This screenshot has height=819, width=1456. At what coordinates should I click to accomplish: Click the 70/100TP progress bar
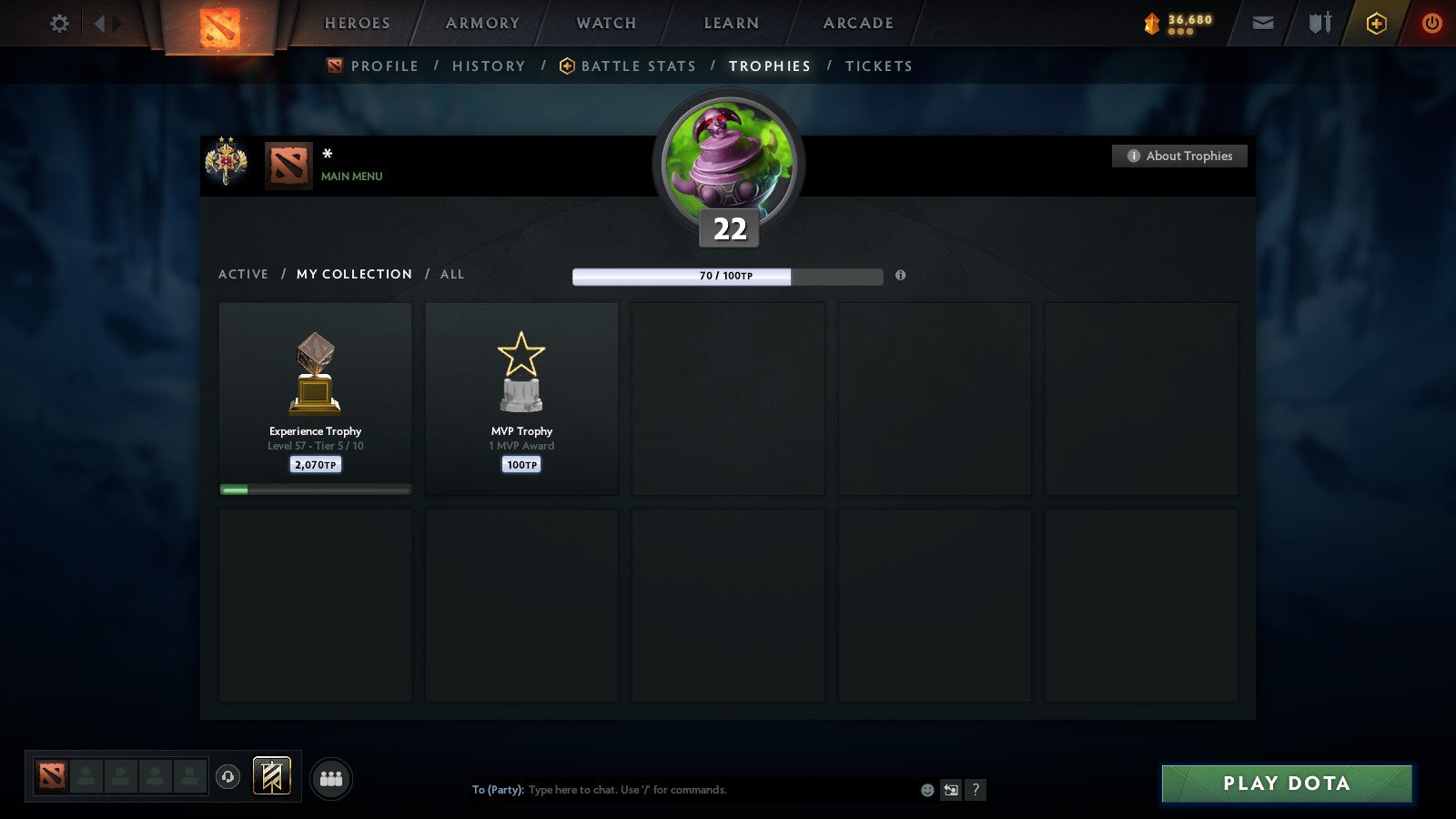(x=727, y=275)
